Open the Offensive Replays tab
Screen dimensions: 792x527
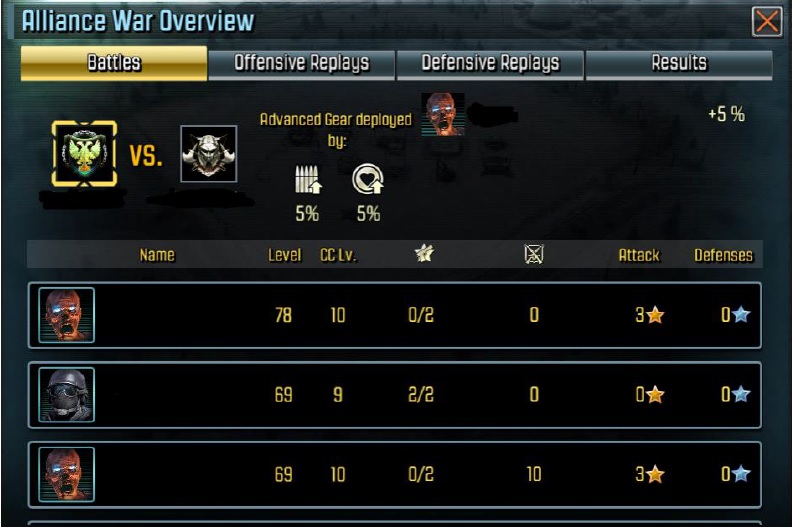click(x=301, y=63)
